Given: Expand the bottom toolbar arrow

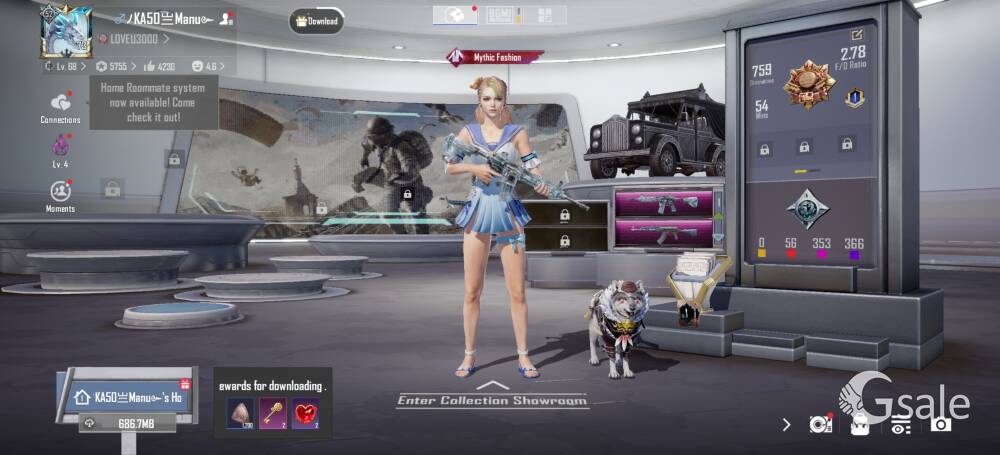Looking at the screenshot, I should pyautogui.click(x=787, y=425).
